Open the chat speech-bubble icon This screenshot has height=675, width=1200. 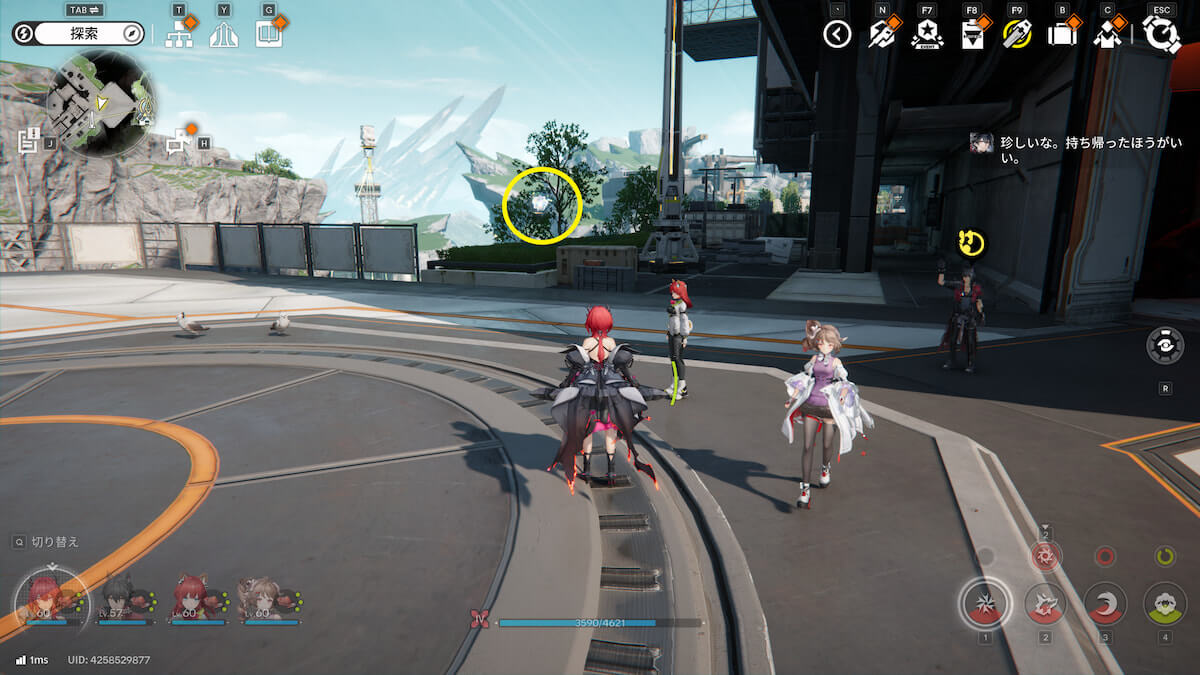click(180, 142)
